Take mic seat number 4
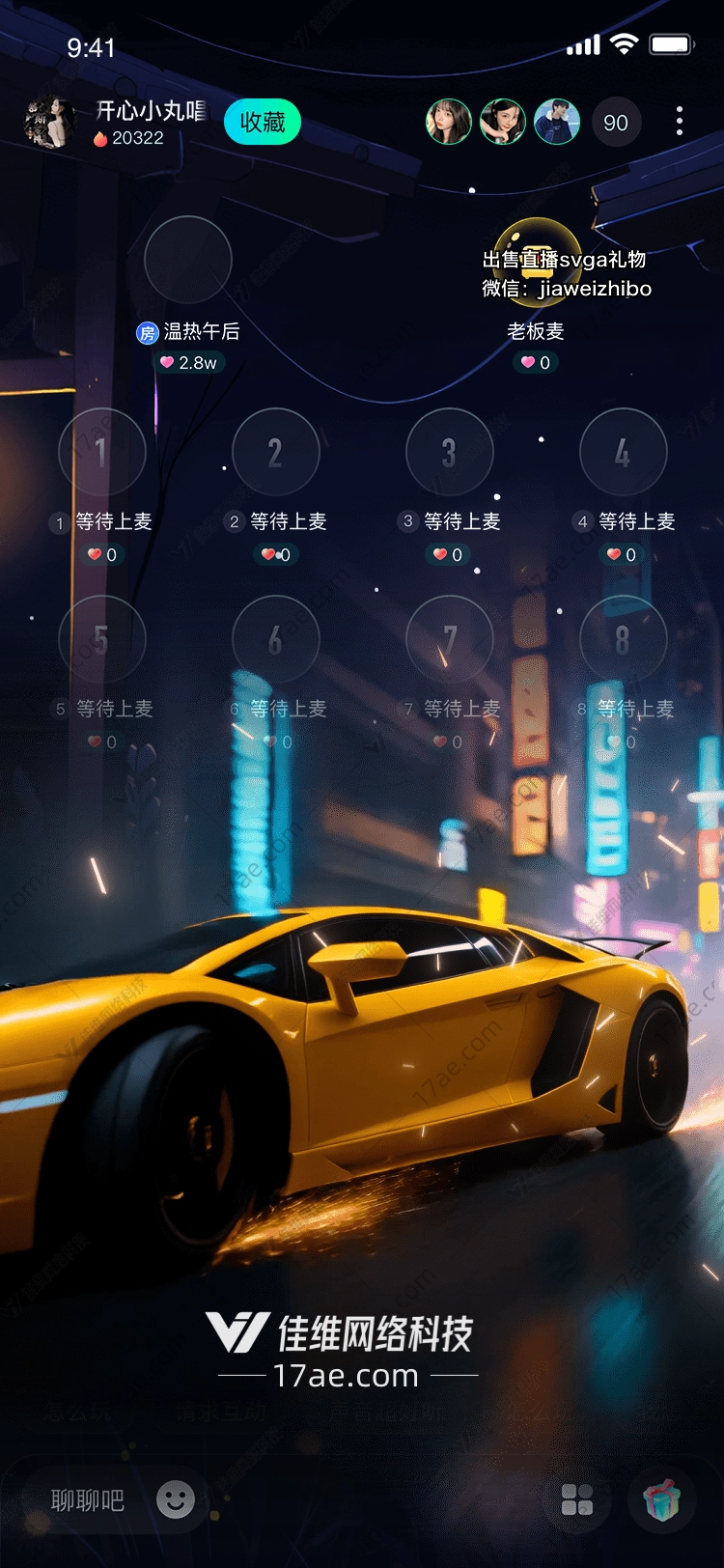 [623, 452]
